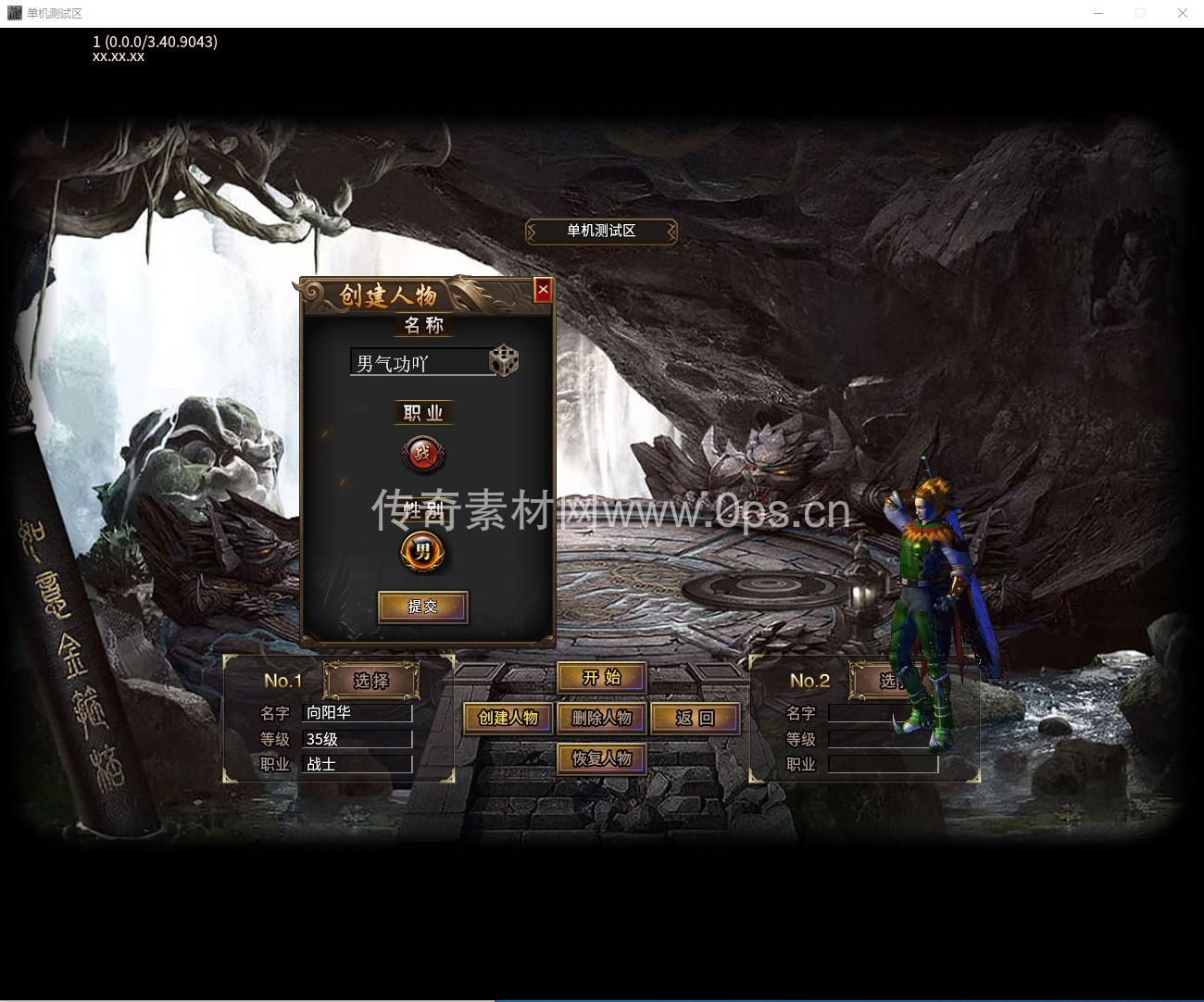Screen dimensions: 1204x1002
Task: Start the game with 开始 button
Action: (601, 678)
